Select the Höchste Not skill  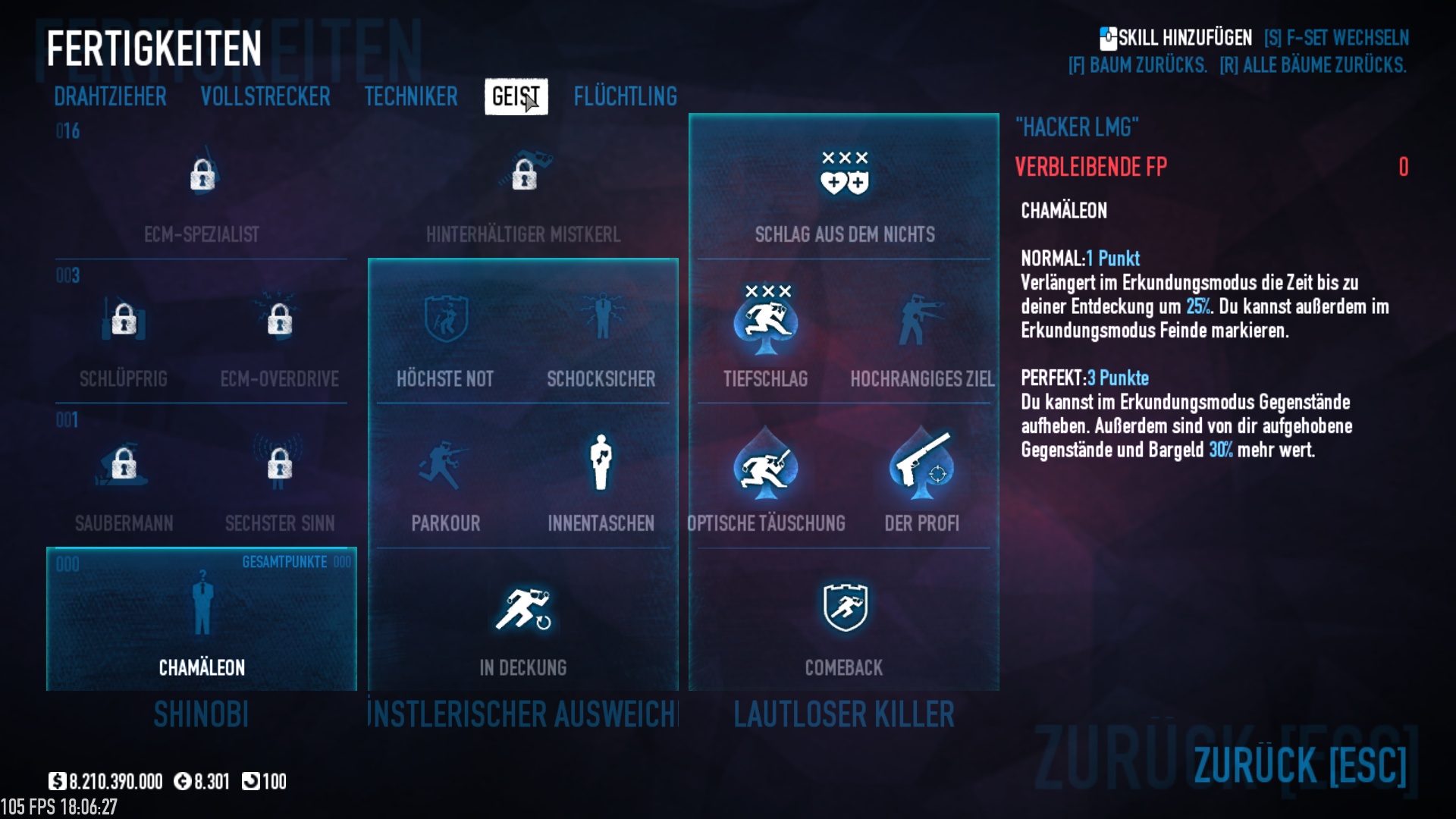click(x=445, y=320)
